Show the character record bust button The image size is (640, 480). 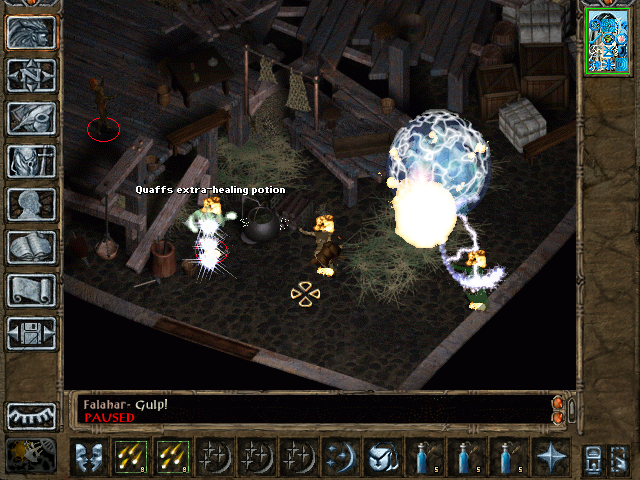[x=31, y=204]
